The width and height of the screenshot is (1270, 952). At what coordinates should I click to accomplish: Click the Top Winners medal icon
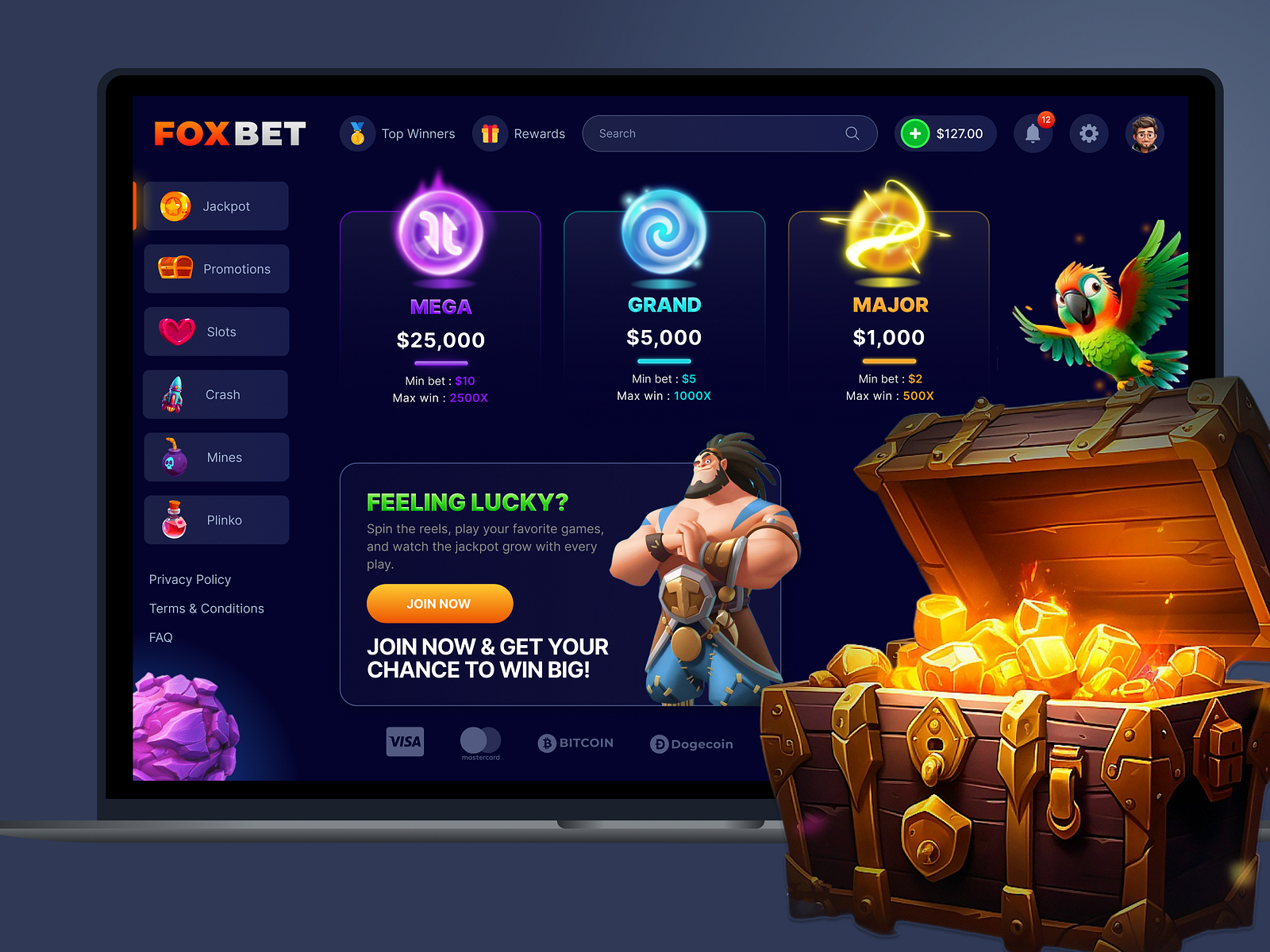(x=357, y=133)
